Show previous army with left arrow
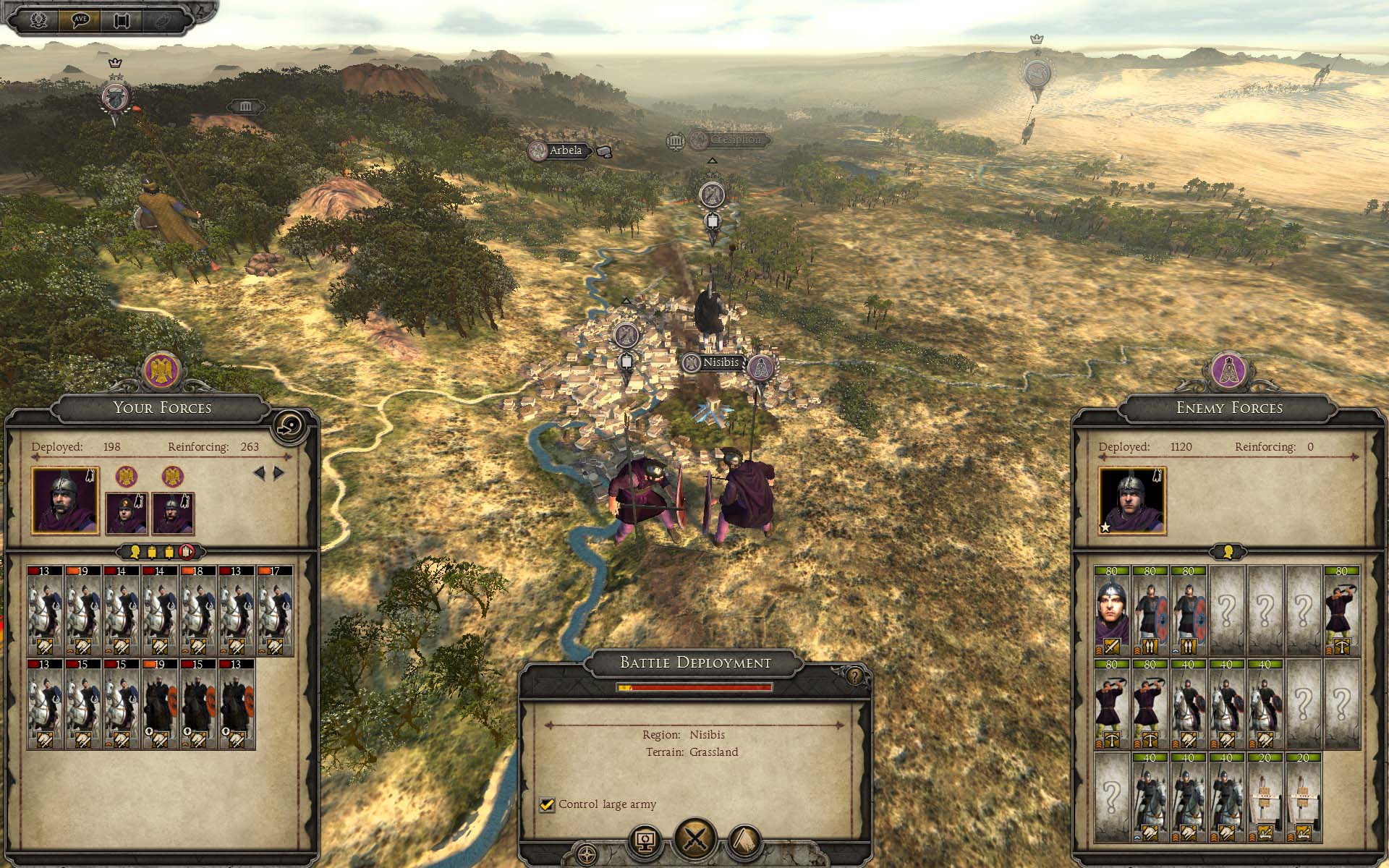Viewport: 1389px width, 868px height. [259, 473]
